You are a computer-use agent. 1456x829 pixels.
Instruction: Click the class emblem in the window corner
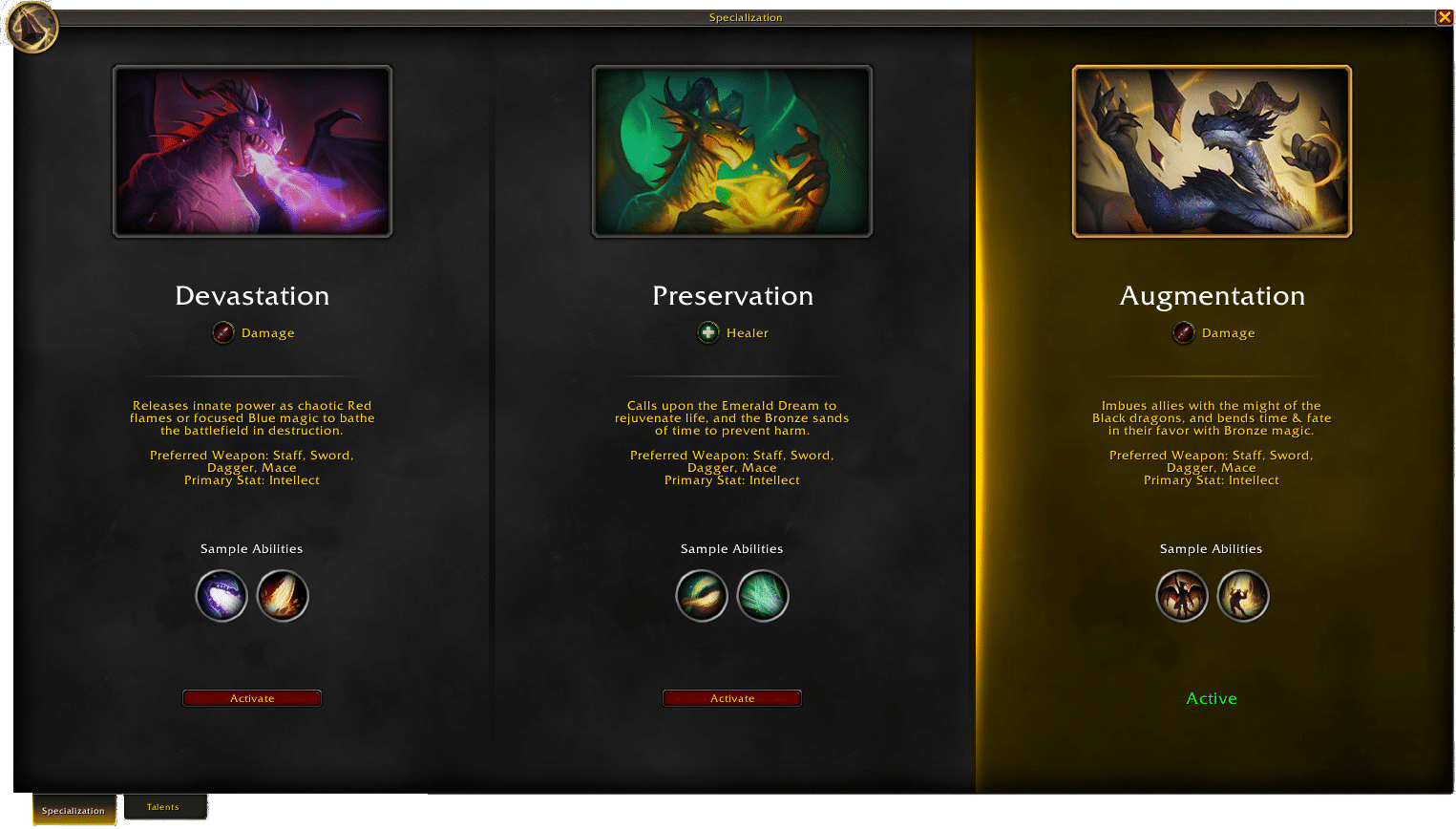pos(32,27)
